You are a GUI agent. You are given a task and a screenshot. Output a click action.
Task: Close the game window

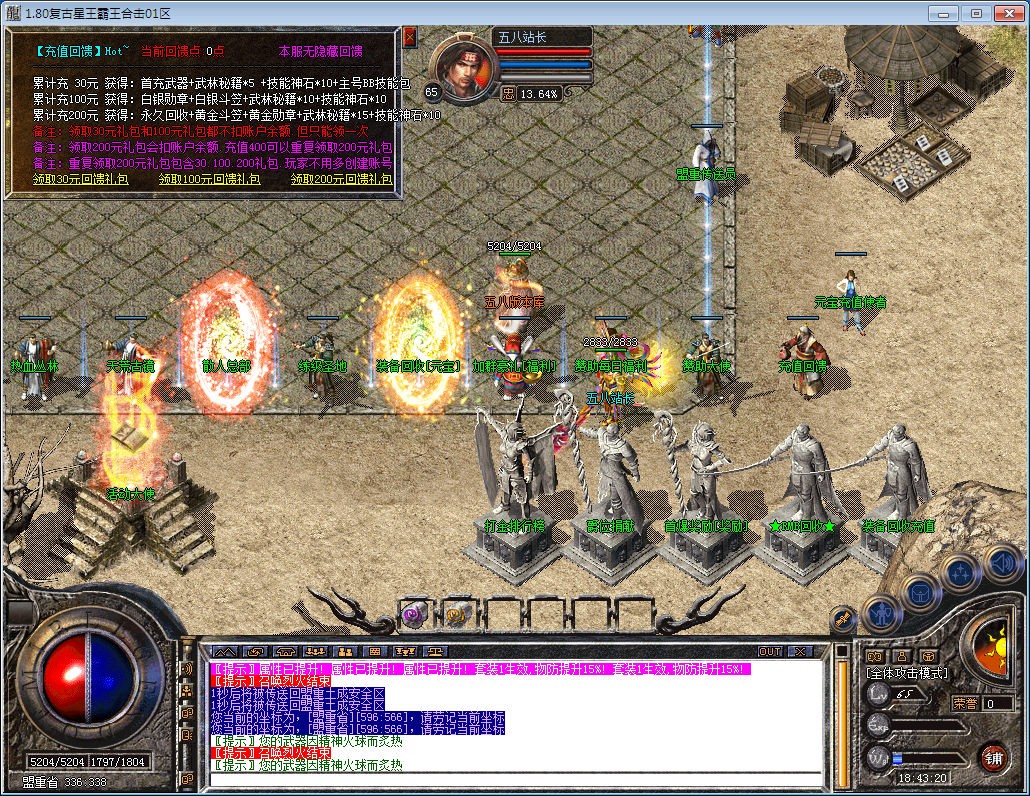(1006, 13)
